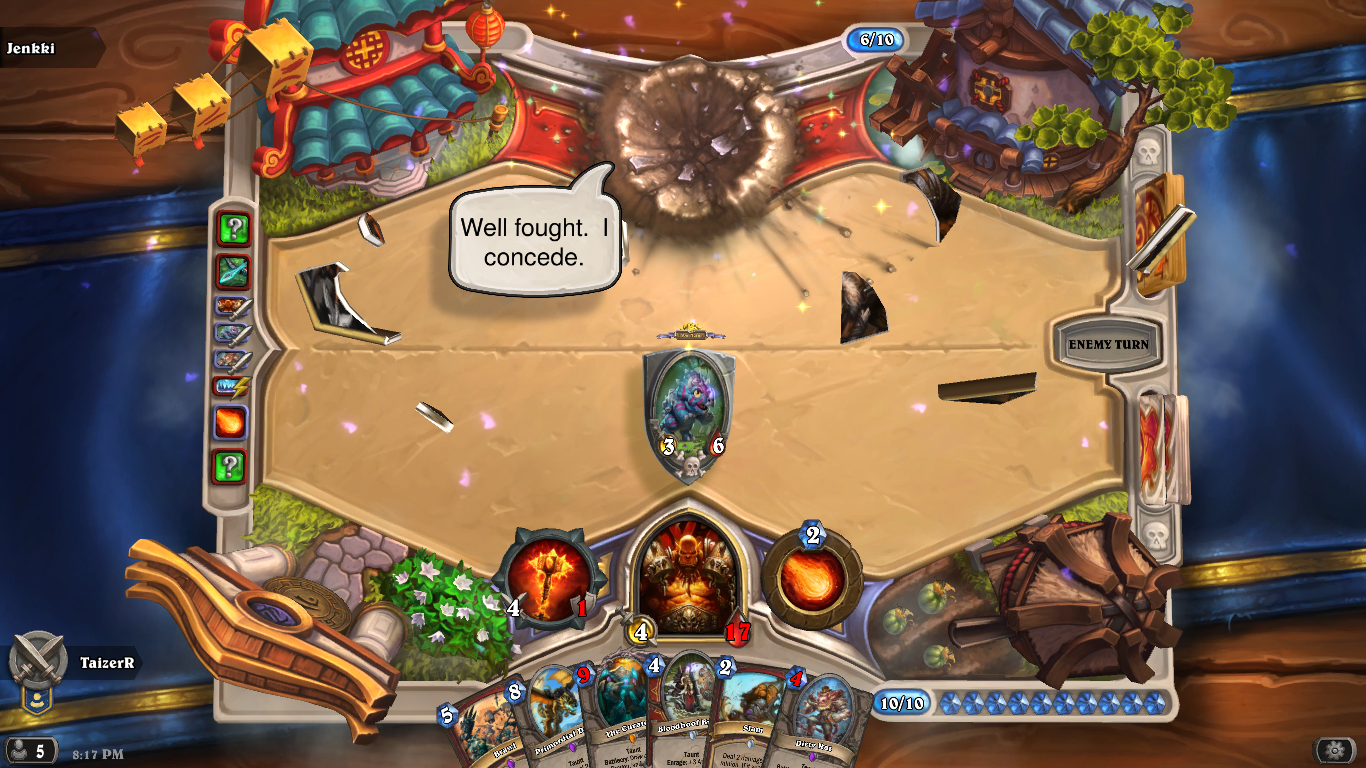View the teal blade history tile

(233, 271)
